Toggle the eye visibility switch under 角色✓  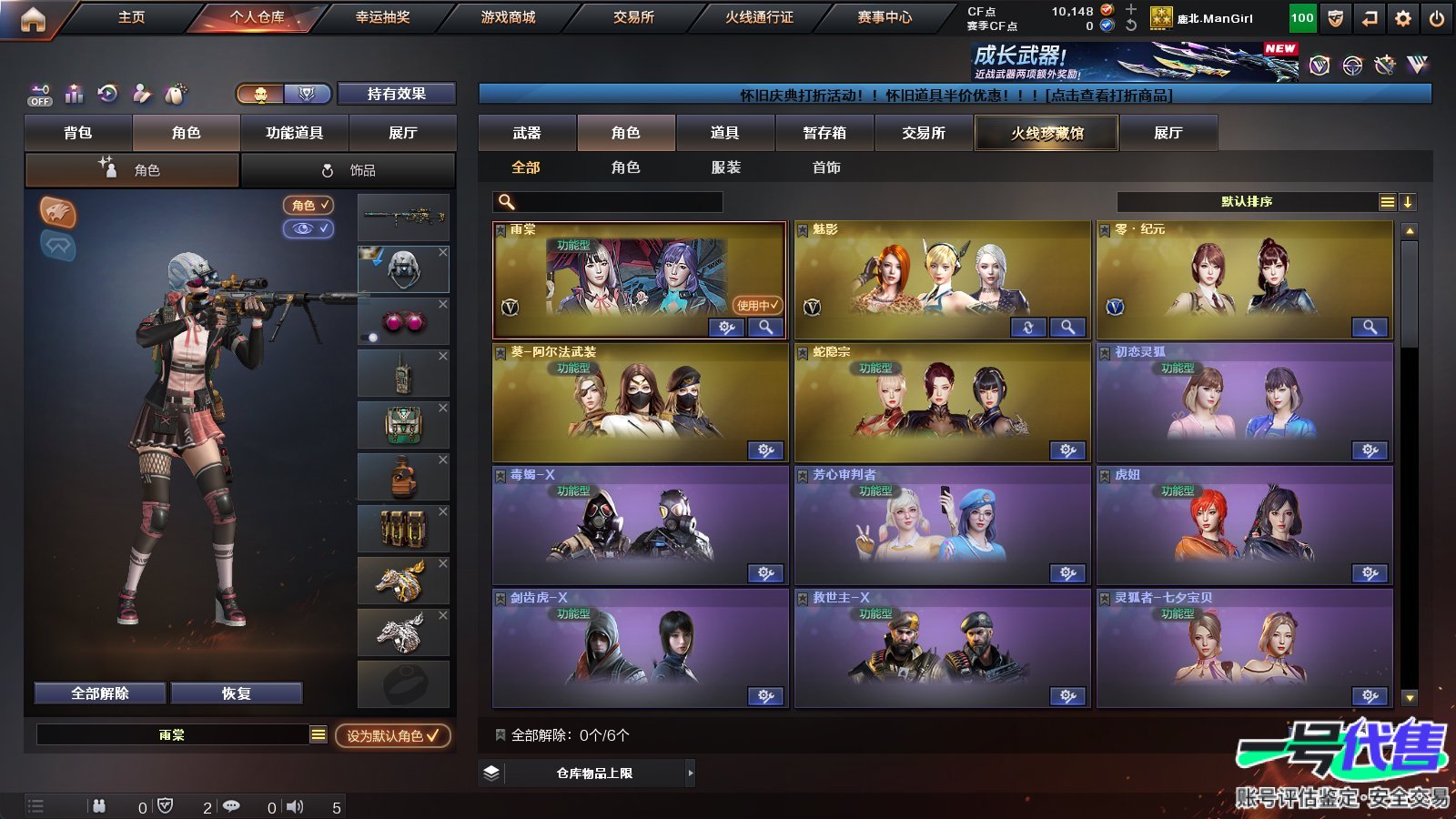click(307, 229)
